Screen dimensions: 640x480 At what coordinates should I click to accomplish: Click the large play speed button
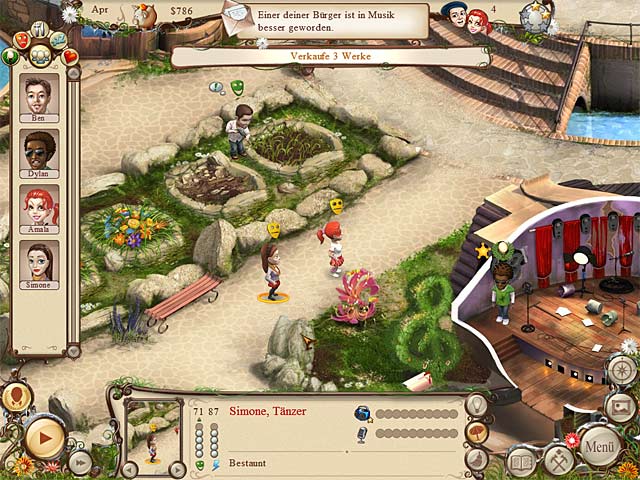[x=44, y=437]
